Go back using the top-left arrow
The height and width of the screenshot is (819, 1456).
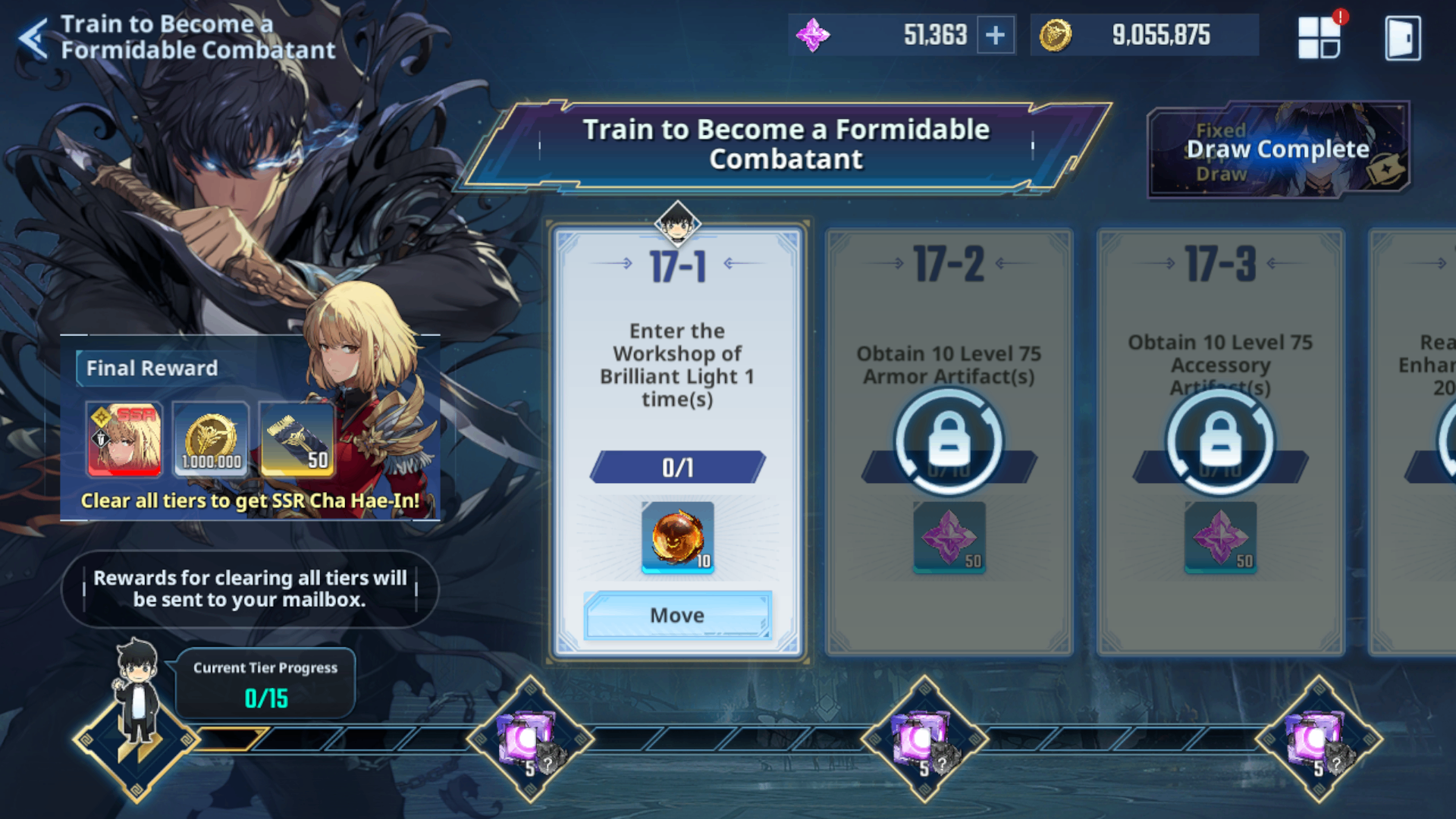(33, 38)
